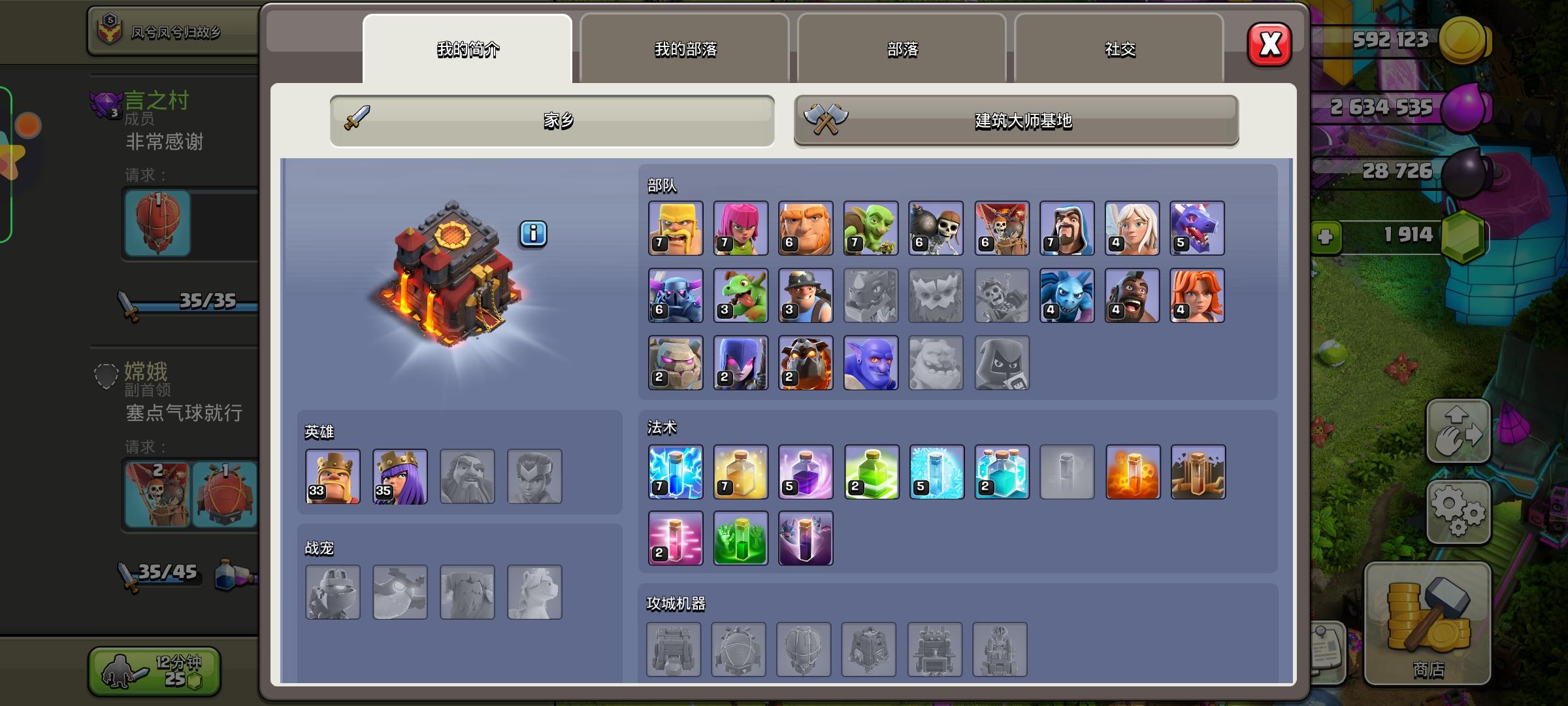The width and height of the screenshot is (1568, 706).
Task: Select the level 7 Barbarian troop icon
Action: point(676,227)
